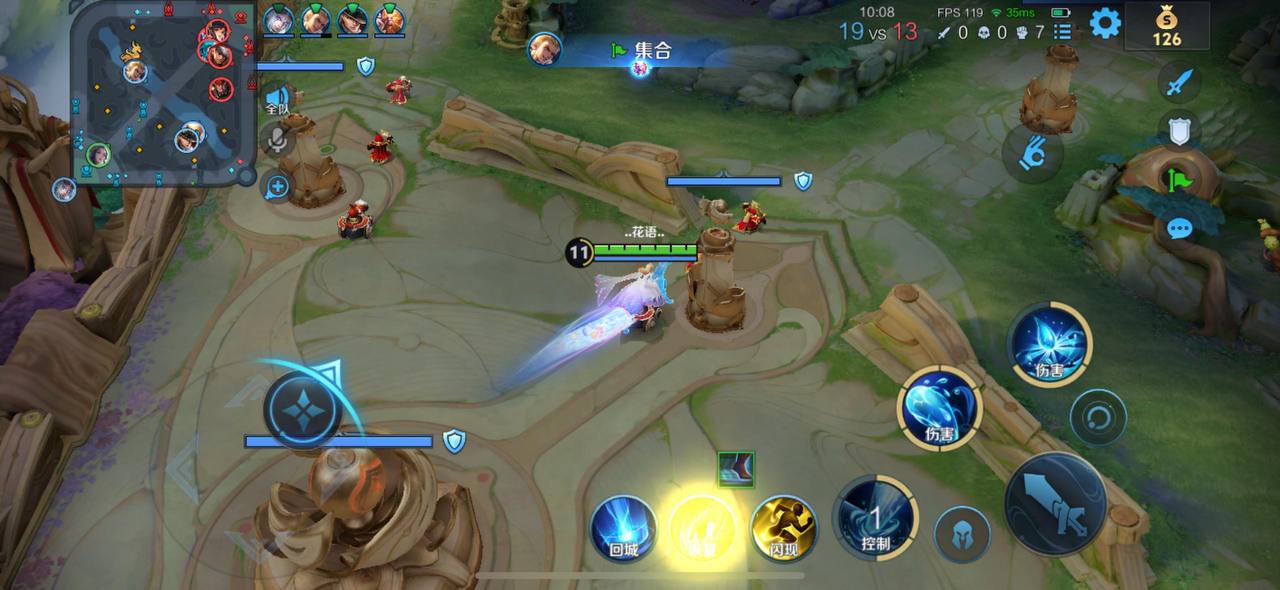Activate the 闪现 flash spell
Image resolution: width=1280 pixels, height=590 pixels.
pos(784,528)
